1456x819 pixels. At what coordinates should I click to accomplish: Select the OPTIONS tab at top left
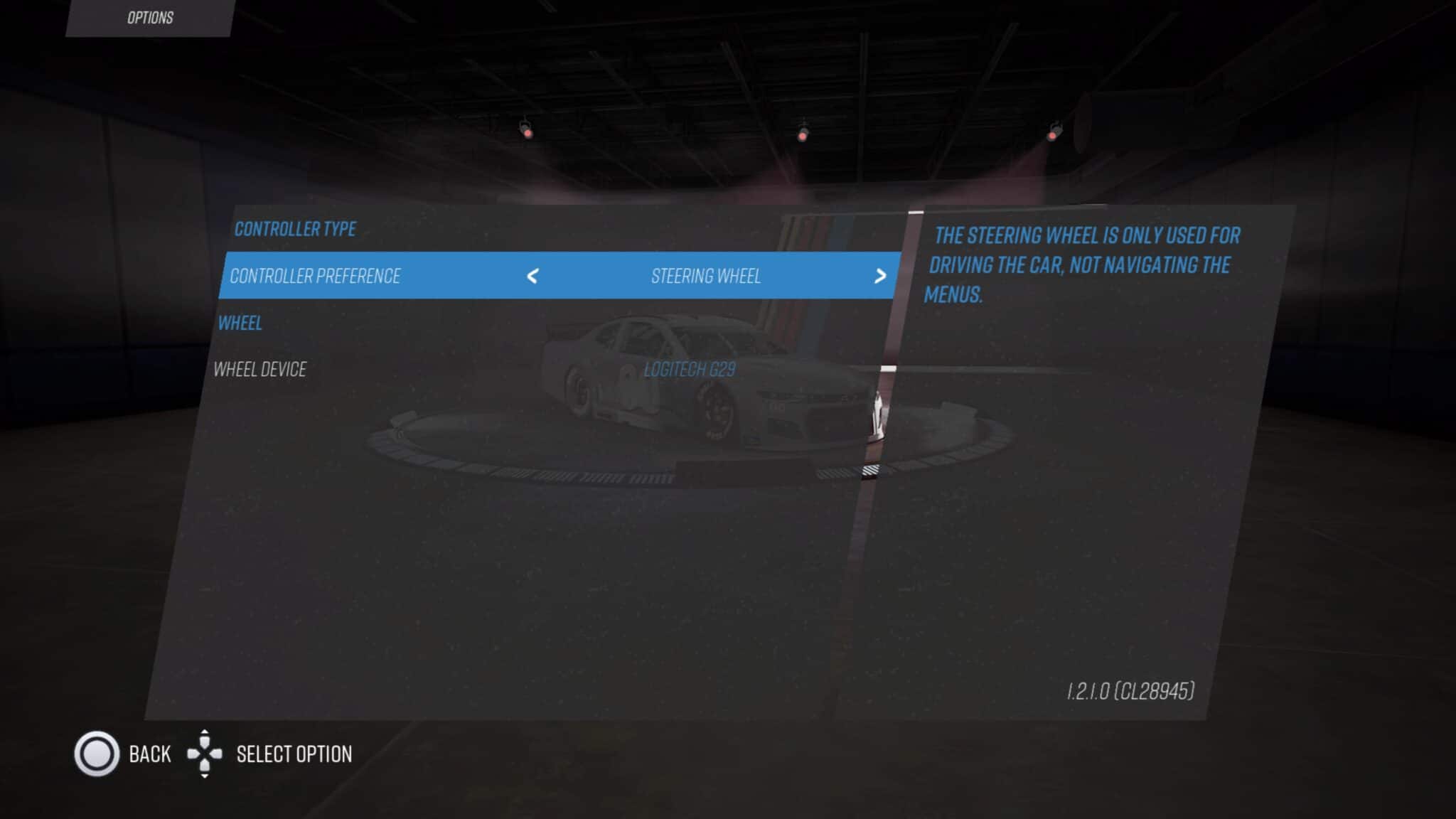point(149,18)
